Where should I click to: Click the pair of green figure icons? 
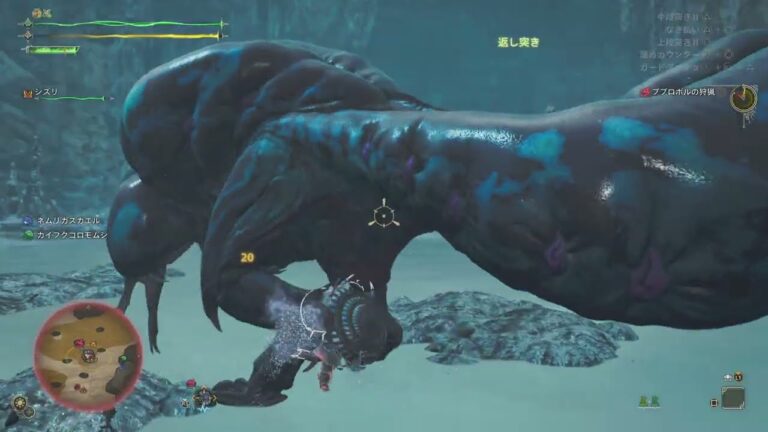tap(648, 401)
